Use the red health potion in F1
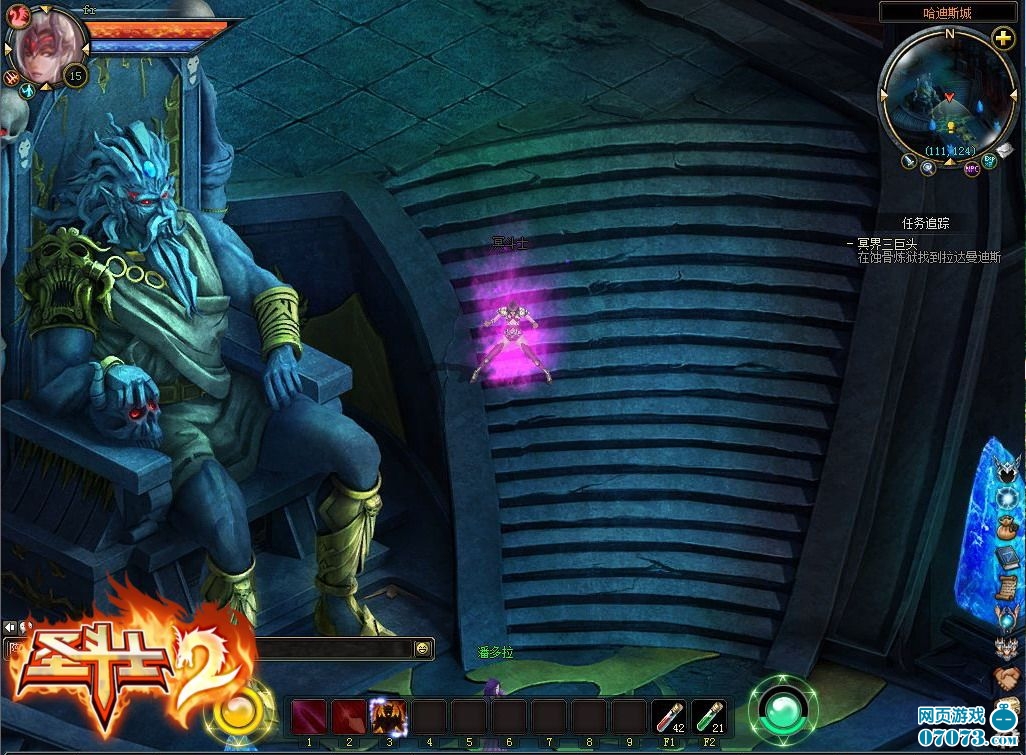Image resolution: width=1026 pixels, height=755 pixels. click(x=669, y=717)
